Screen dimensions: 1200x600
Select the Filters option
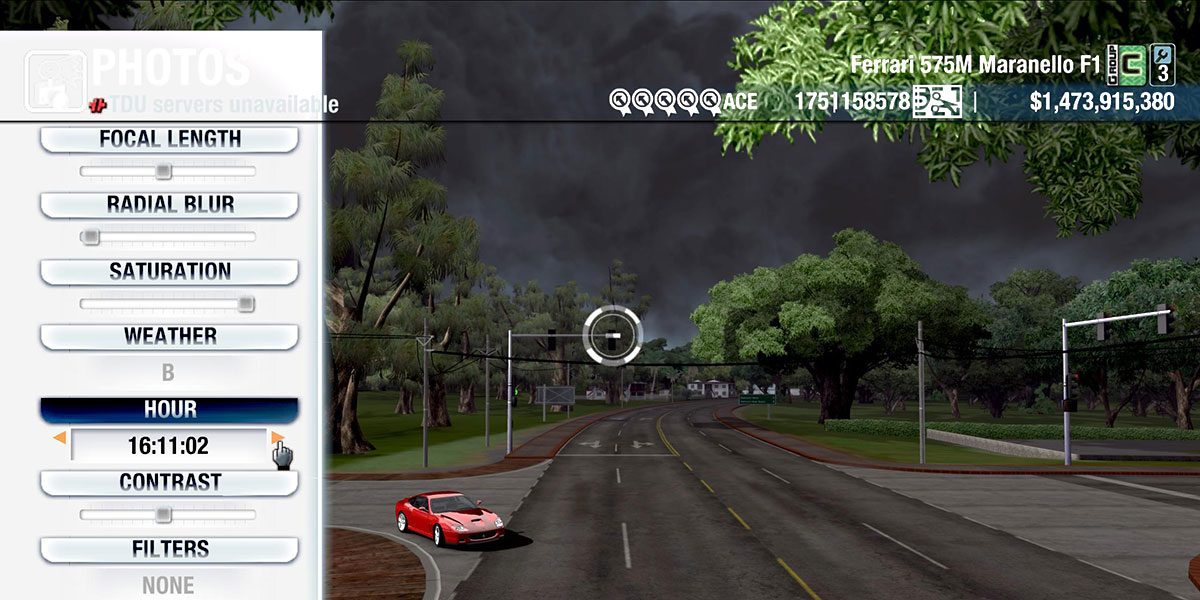coord(169,549)
